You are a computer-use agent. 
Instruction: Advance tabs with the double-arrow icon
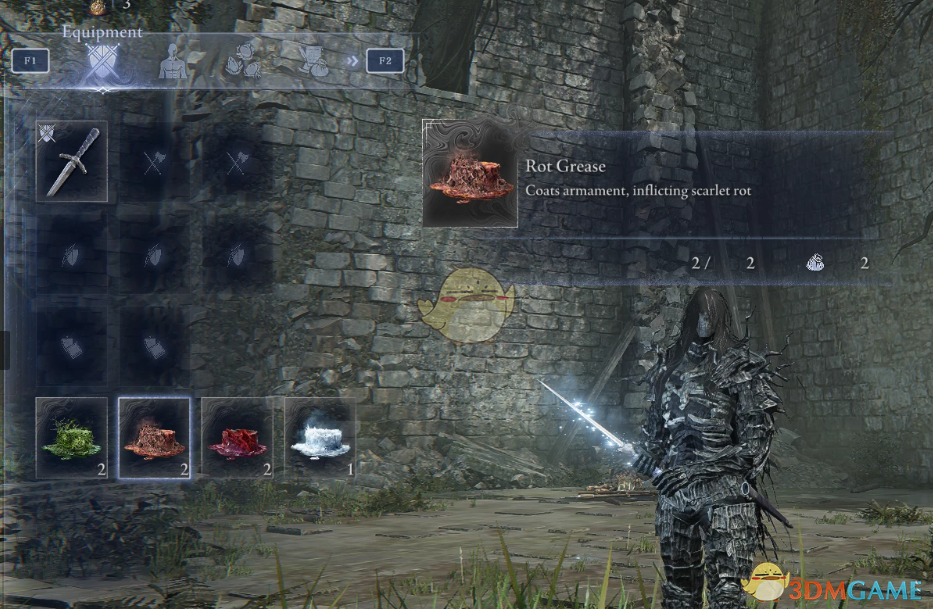tap(352, 61)
